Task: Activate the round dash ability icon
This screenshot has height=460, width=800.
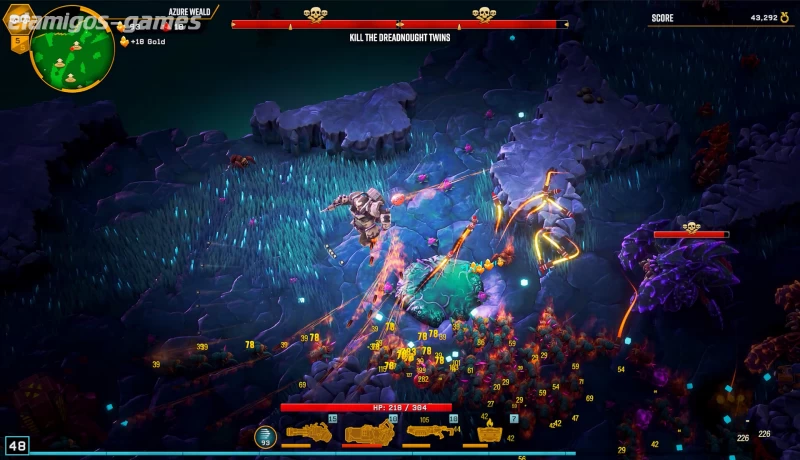Action: [x=265, y=435]
